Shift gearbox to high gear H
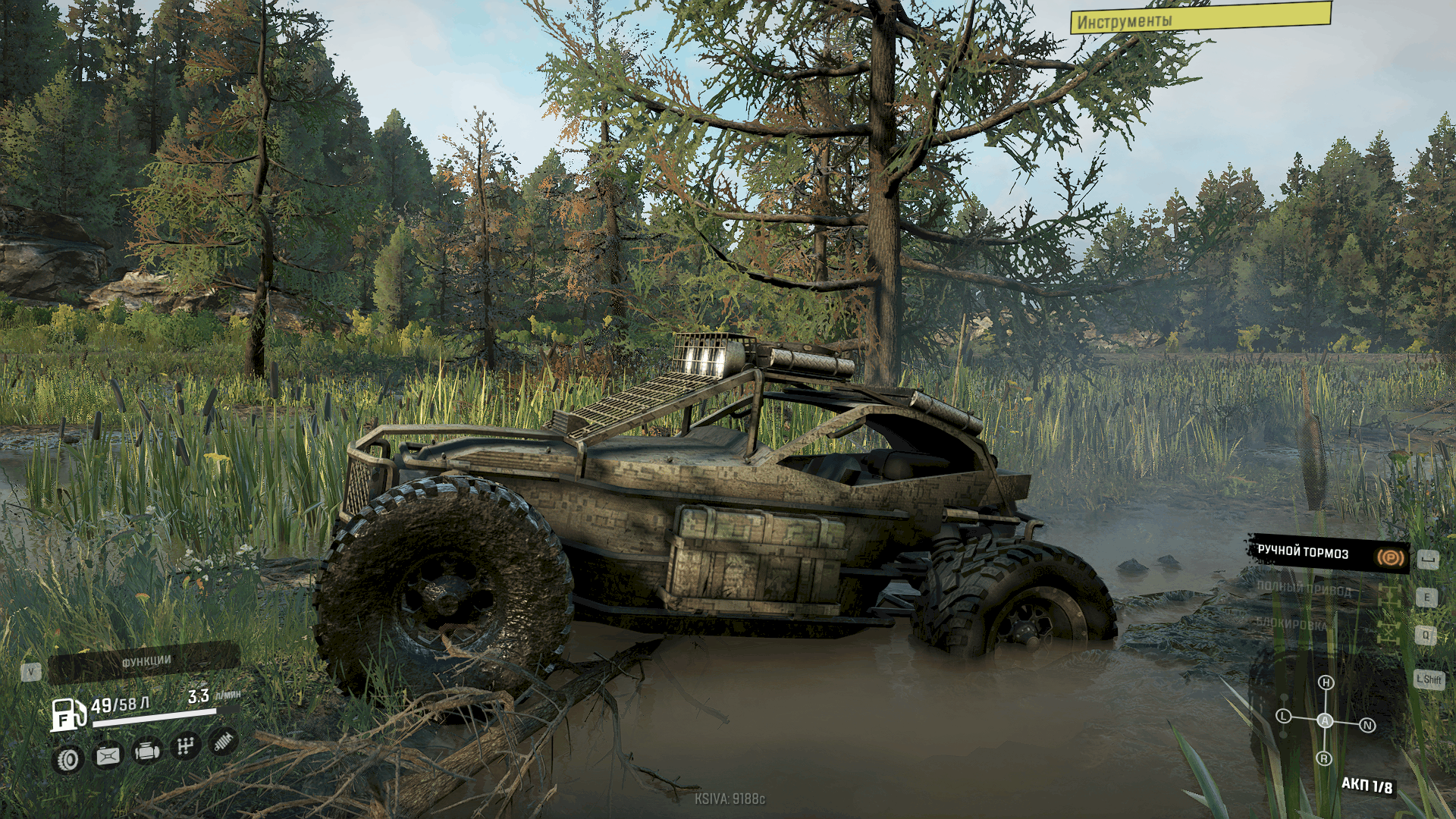This screenshot has width=1456, height=819. coord(1326,682)
